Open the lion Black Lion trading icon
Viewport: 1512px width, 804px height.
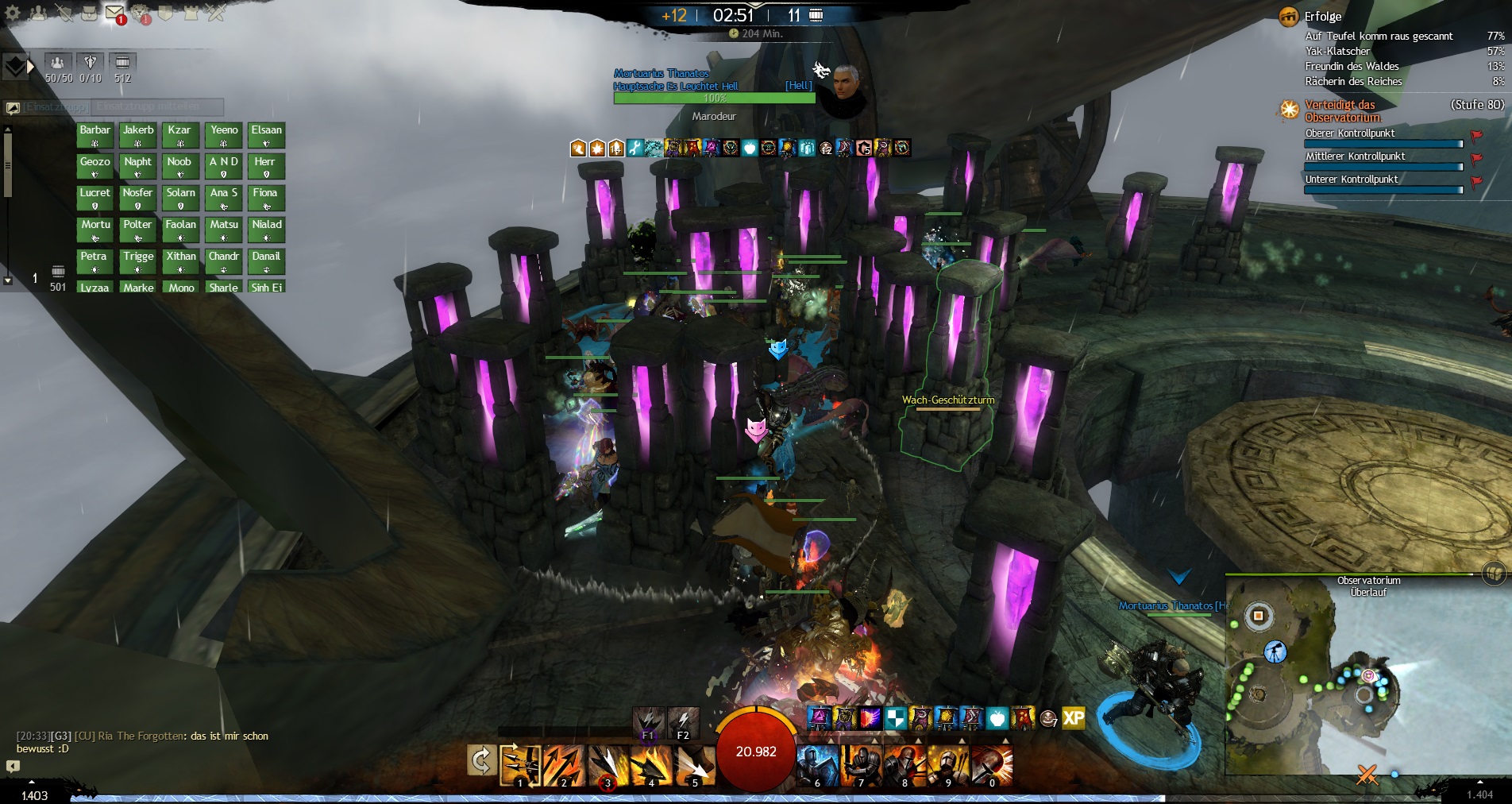tap(141, 13)
